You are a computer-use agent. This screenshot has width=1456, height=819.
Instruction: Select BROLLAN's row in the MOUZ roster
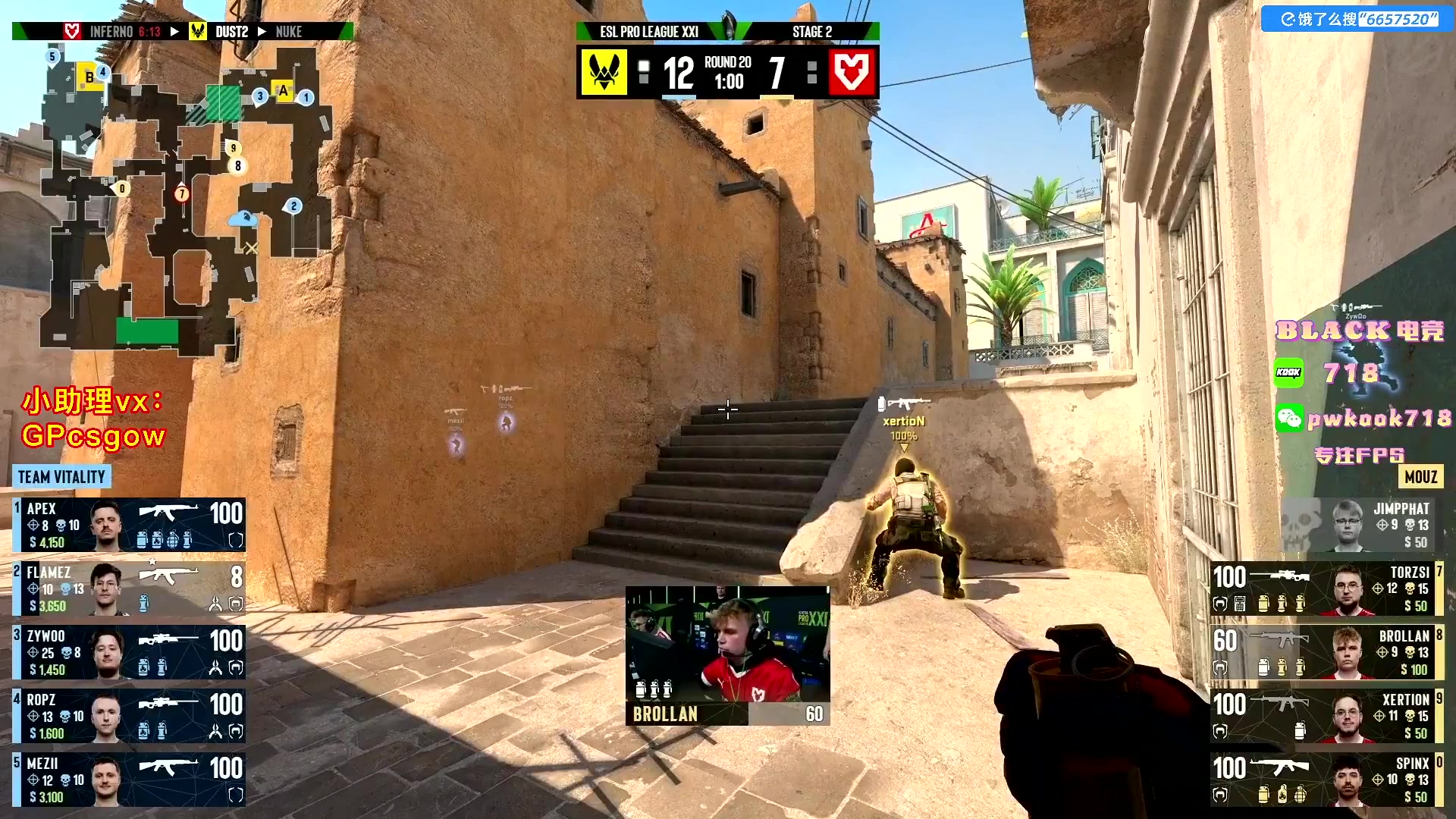click(1326, 652)
